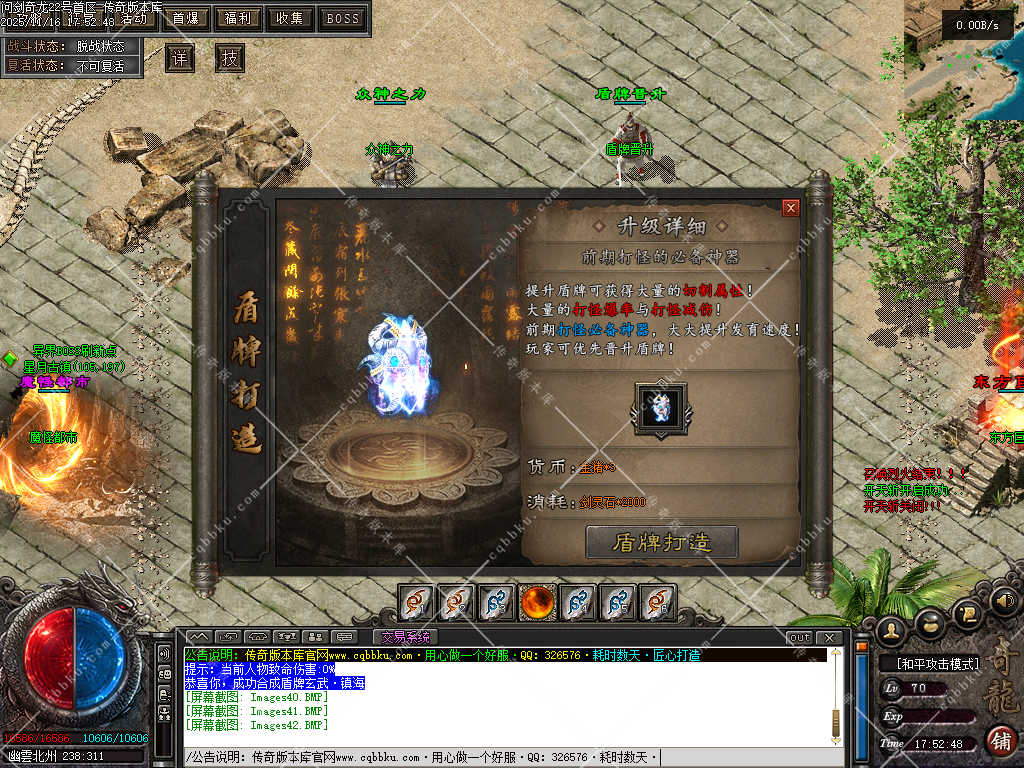
Task: Open the 交易系统 trade system
Action: [405, 637]
